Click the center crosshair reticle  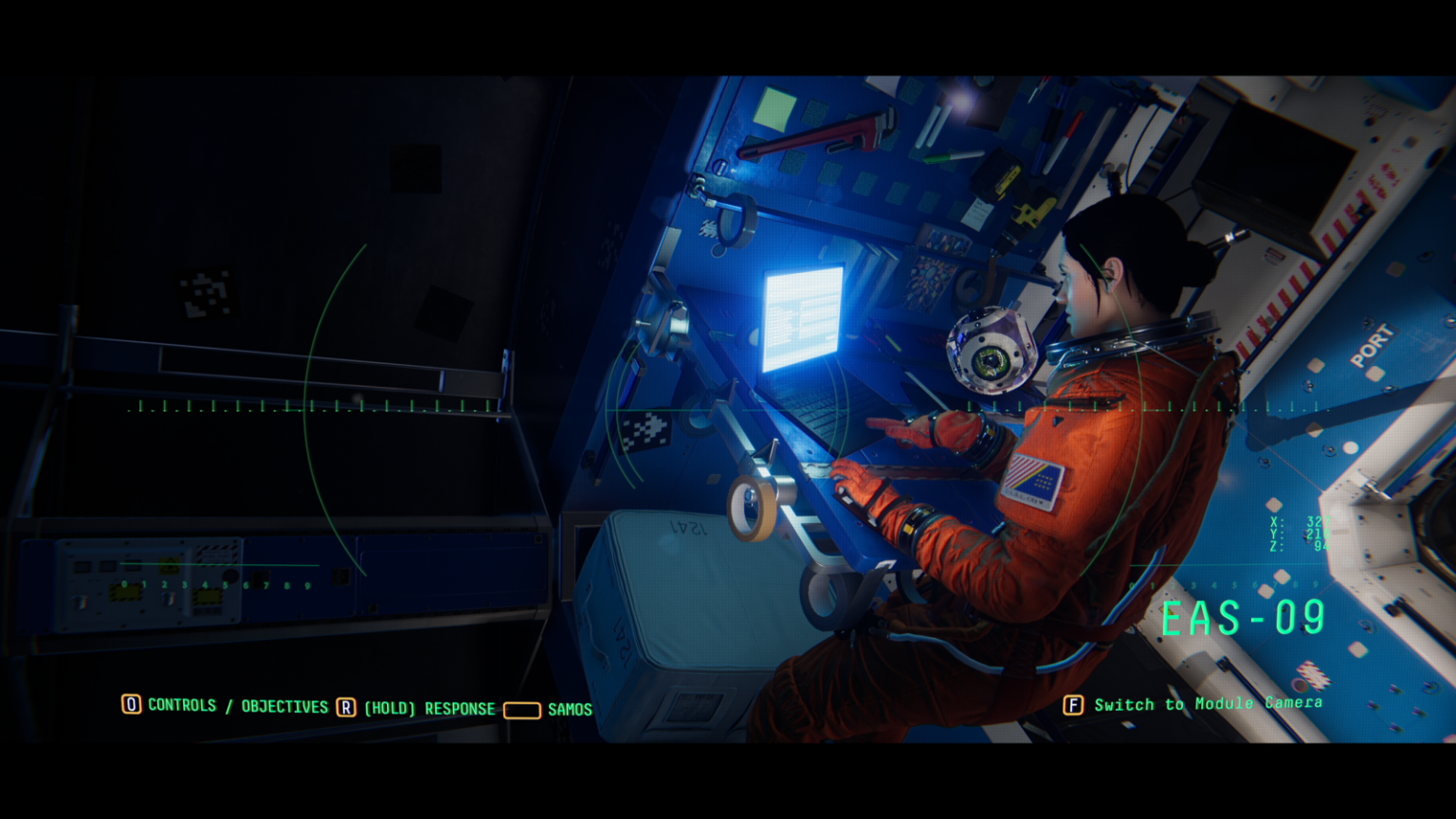728,409
